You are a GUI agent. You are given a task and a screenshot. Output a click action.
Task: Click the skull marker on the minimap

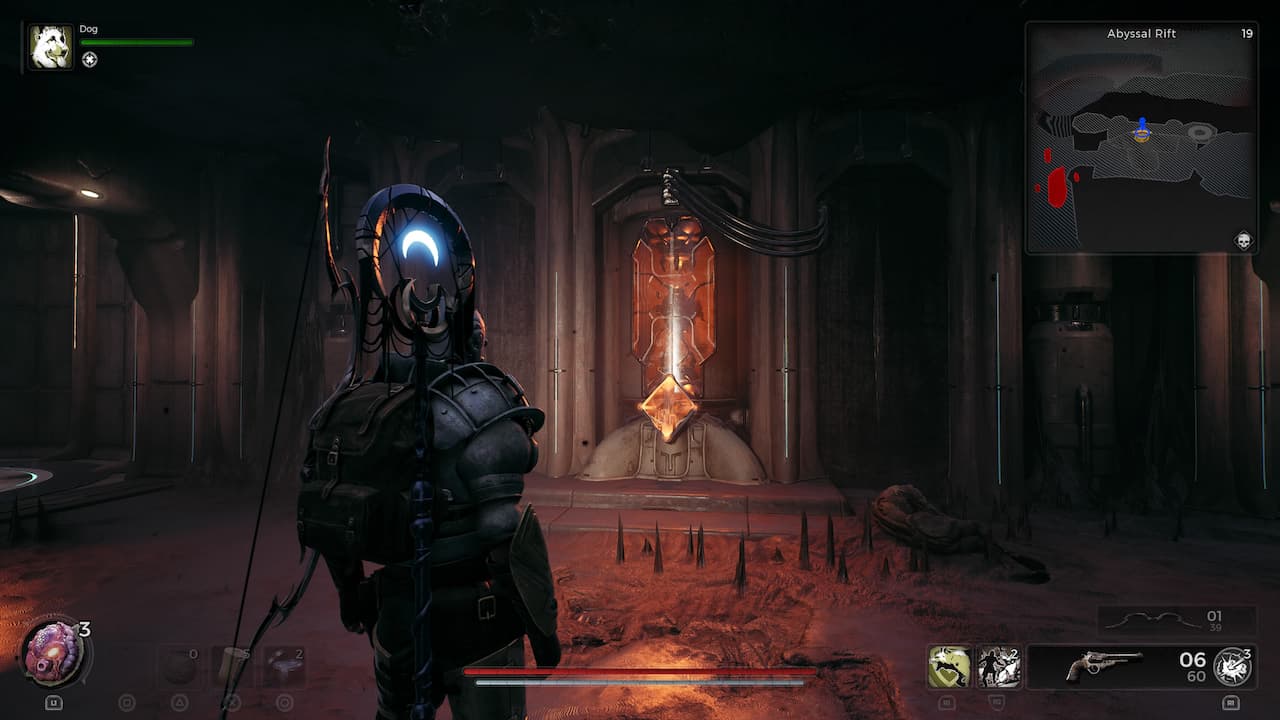click(1244, 240)
